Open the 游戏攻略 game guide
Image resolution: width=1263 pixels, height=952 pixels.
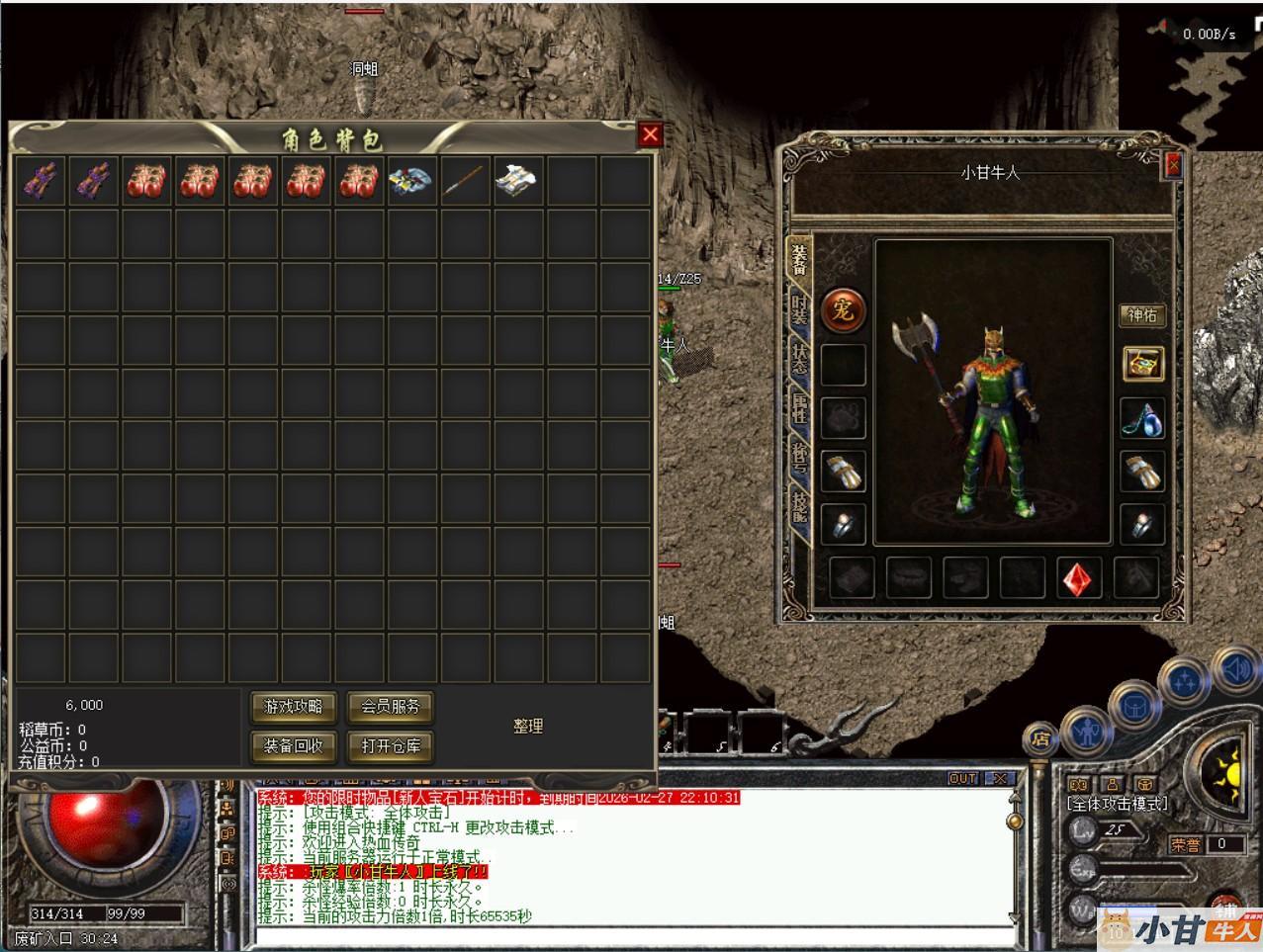click(293, 707)
